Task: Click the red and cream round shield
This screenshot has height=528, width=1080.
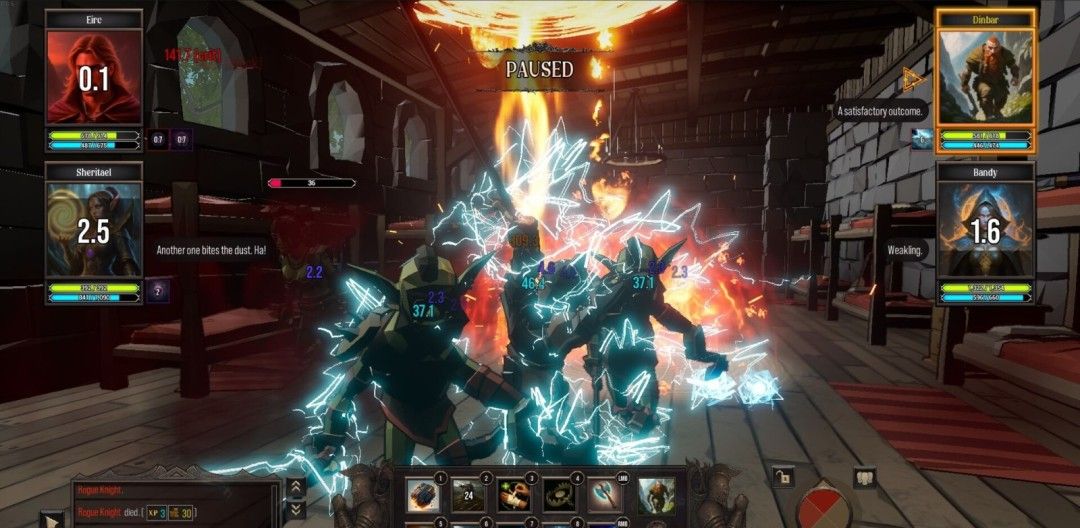Action: [x=822, y=506]
